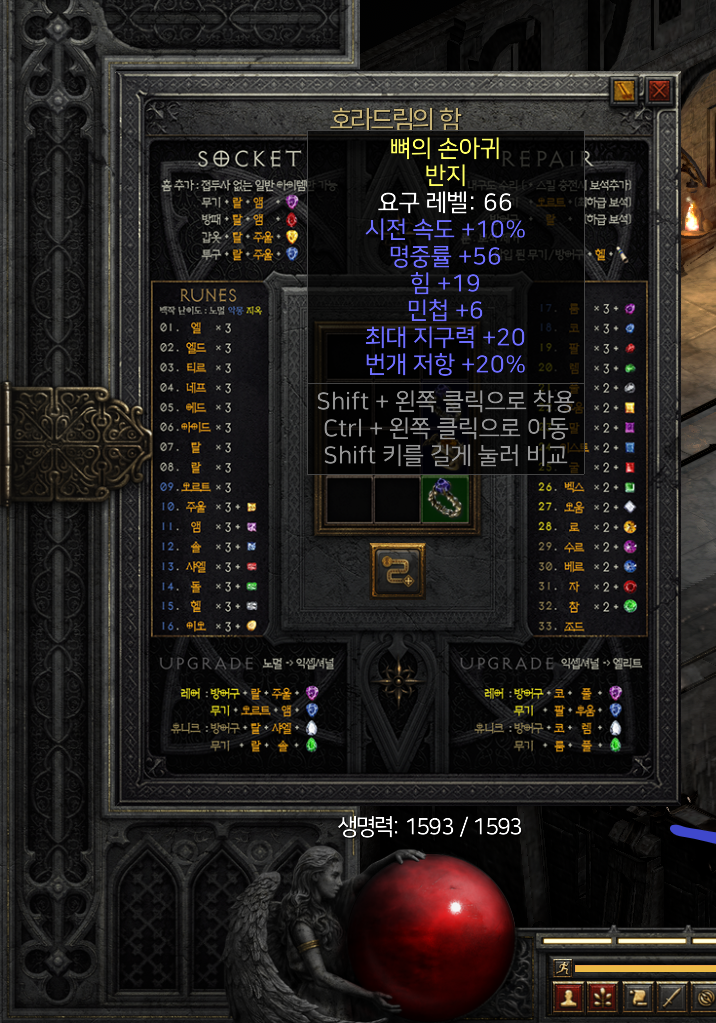
Task: Open the character sheet bust icon
Action: 570,998
